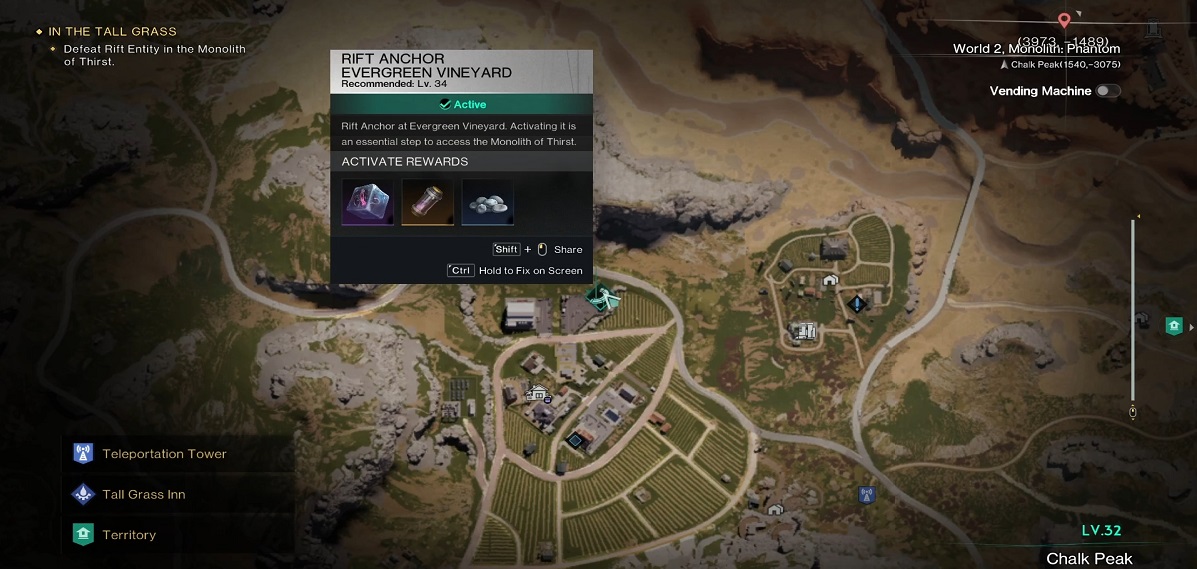Inspect the capsule canister reward
Viewport: 1197px width, 569px height.
pyautogui.click(x=428, y=202)
